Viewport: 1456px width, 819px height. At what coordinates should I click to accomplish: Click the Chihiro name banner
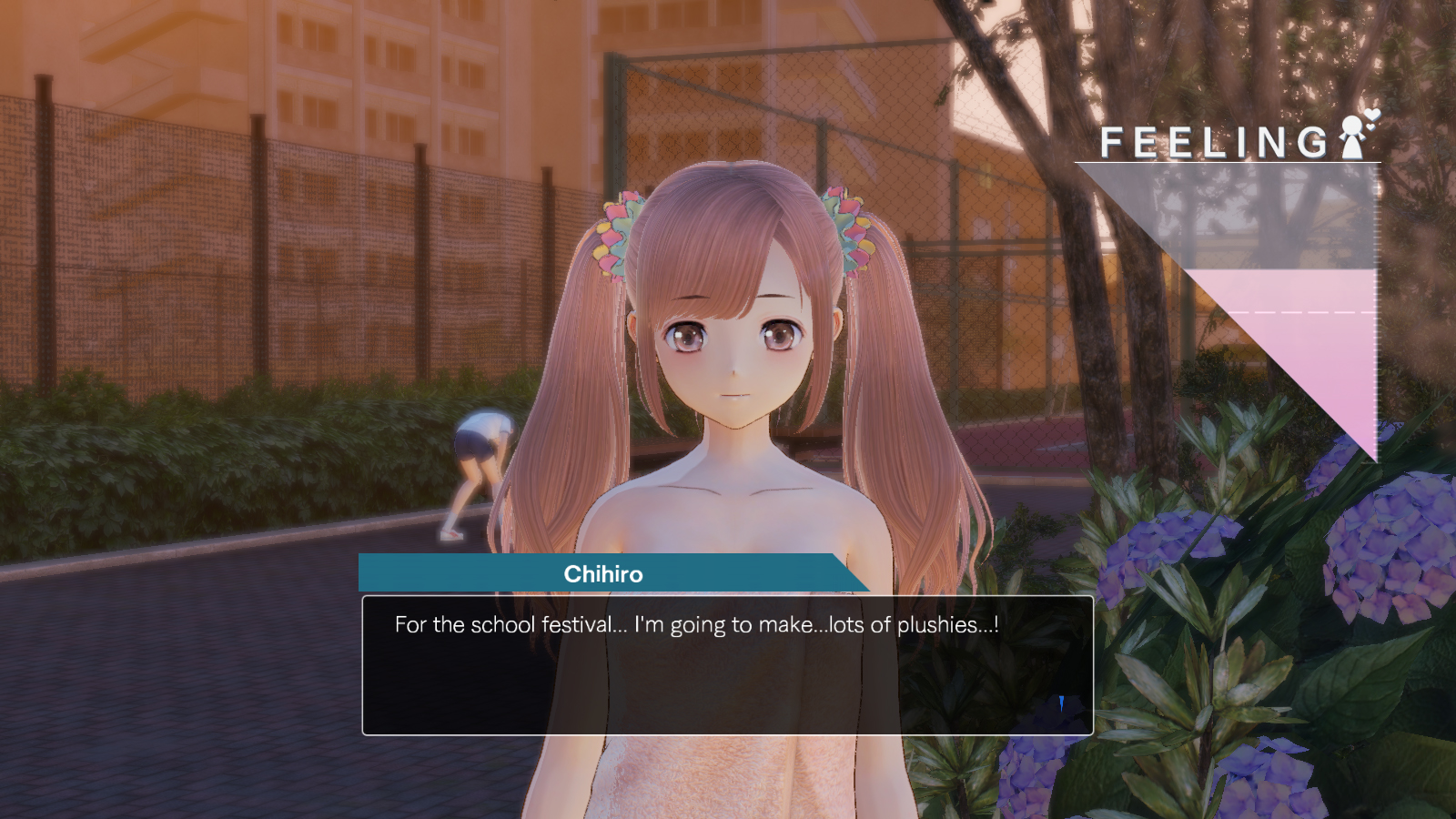pyautogui.click(x=601, y=574)
